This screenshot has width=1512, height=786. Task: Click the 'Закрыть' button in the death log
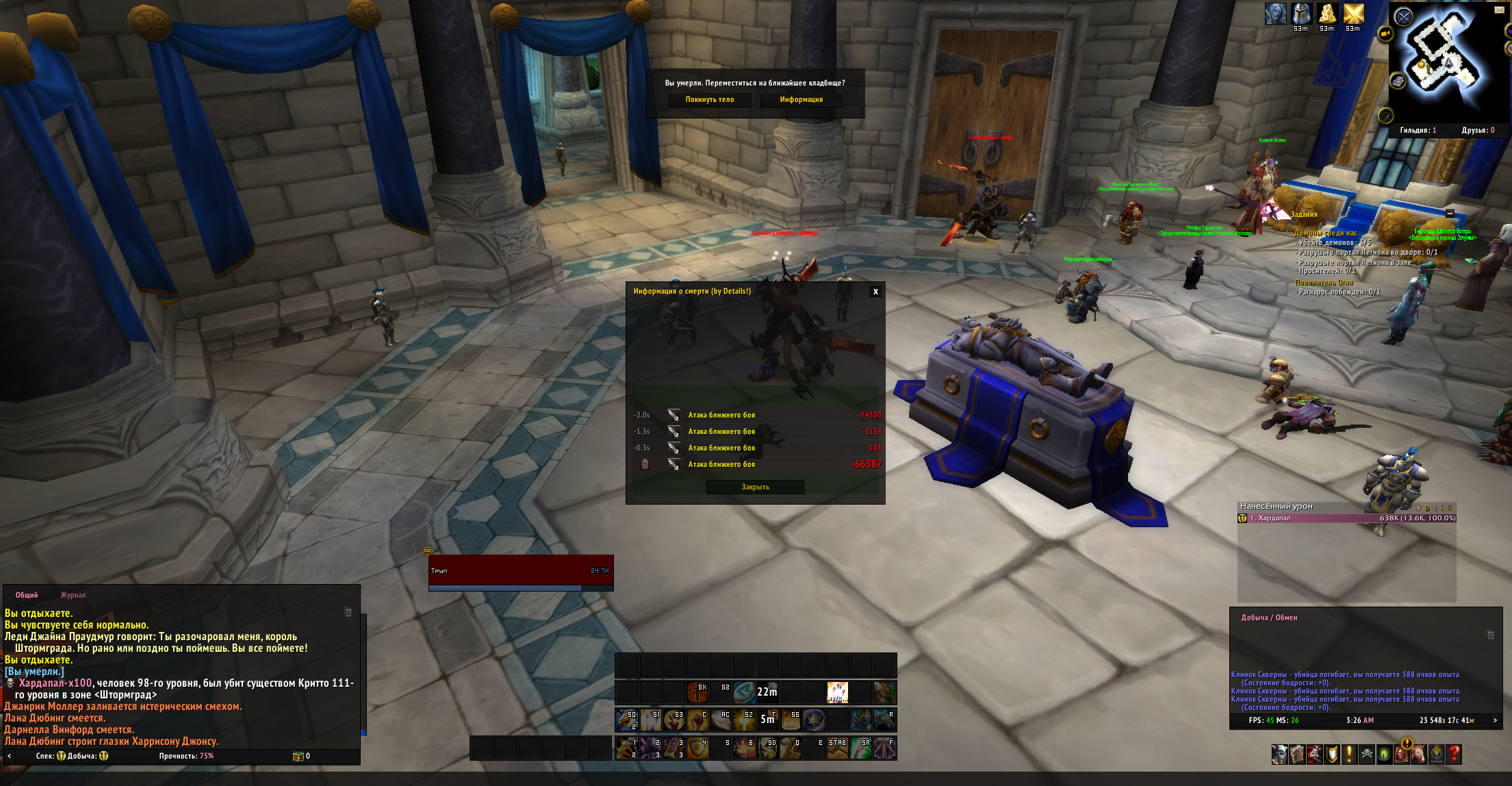(x=755, y=487)
